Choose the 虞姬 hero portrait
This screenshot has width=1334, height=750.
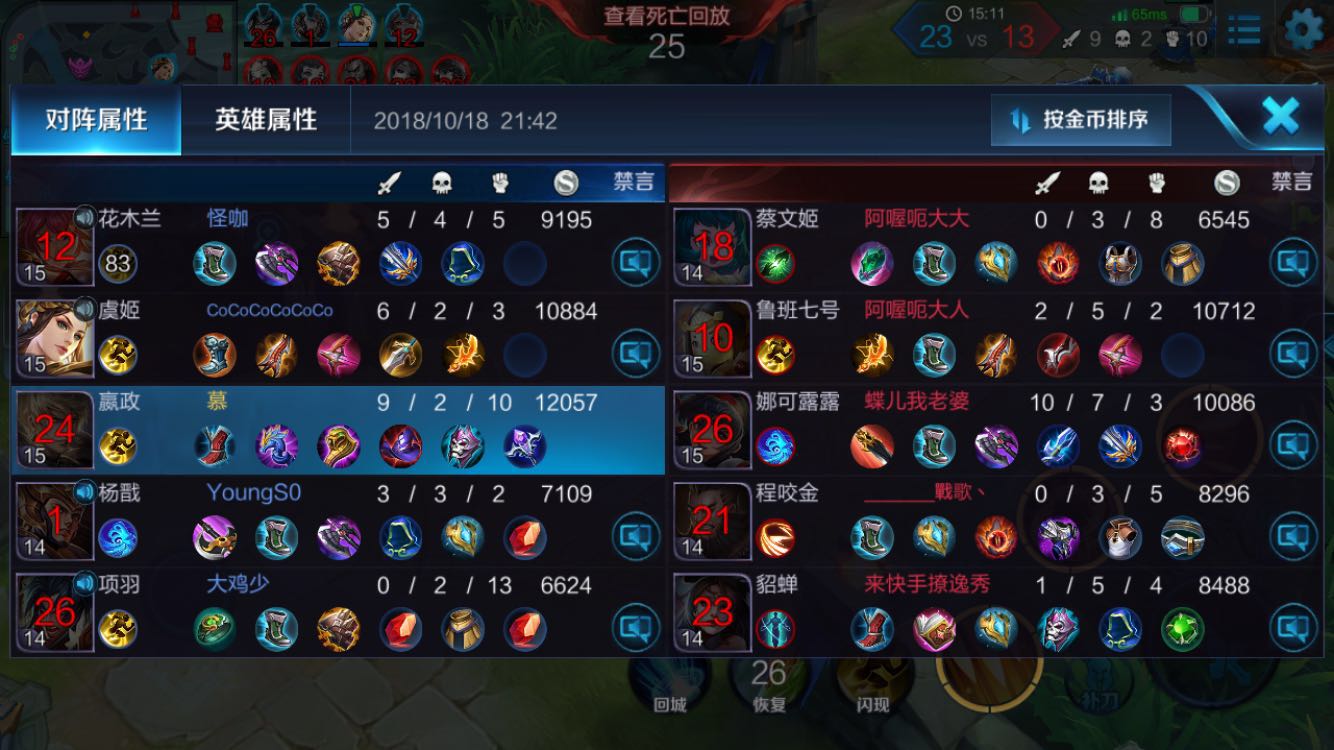tap(55, 338)
